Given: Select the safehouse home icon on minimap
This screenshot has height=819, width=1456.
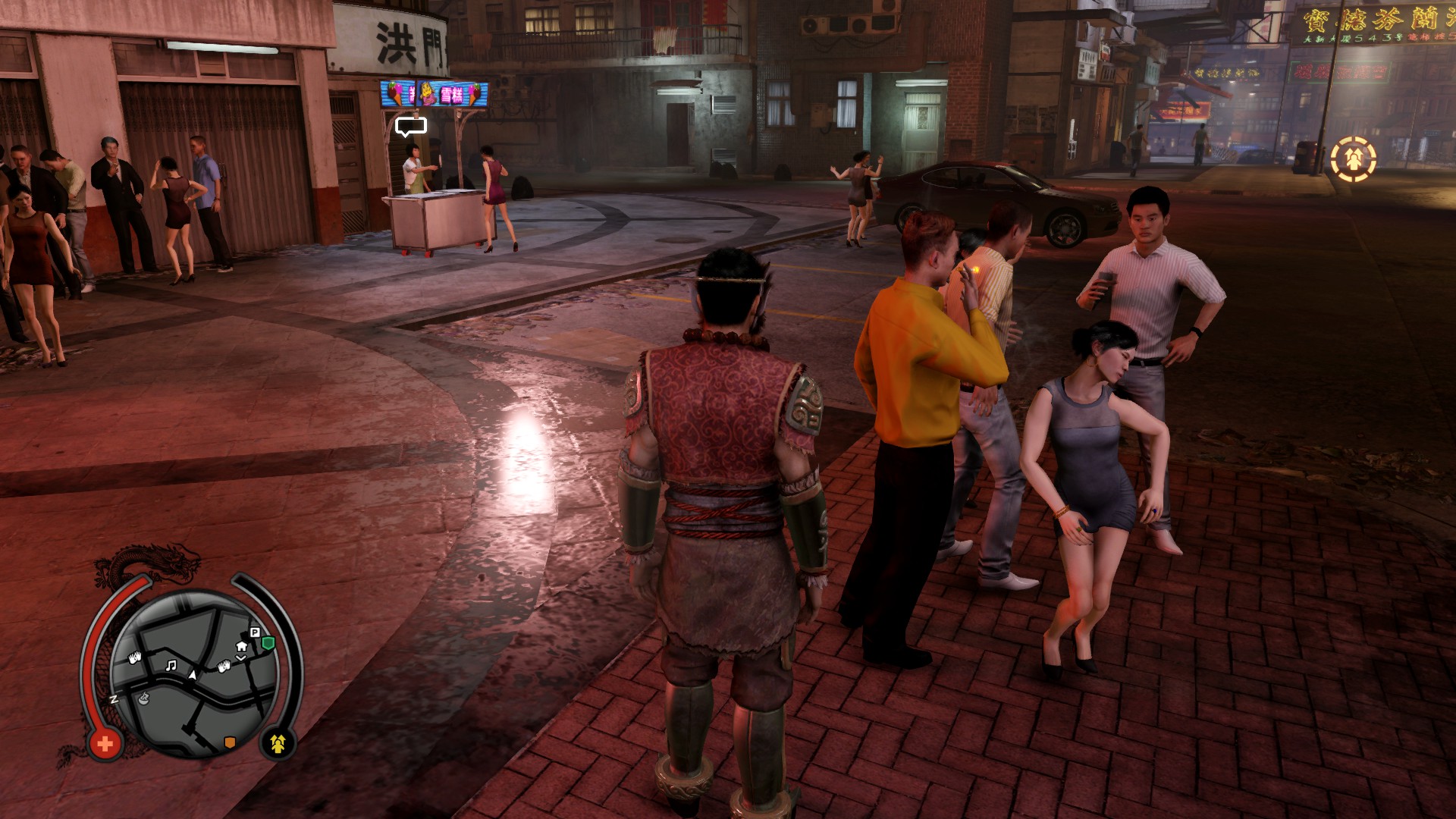Looking at the screenshot, I should (x=241, y=648).
